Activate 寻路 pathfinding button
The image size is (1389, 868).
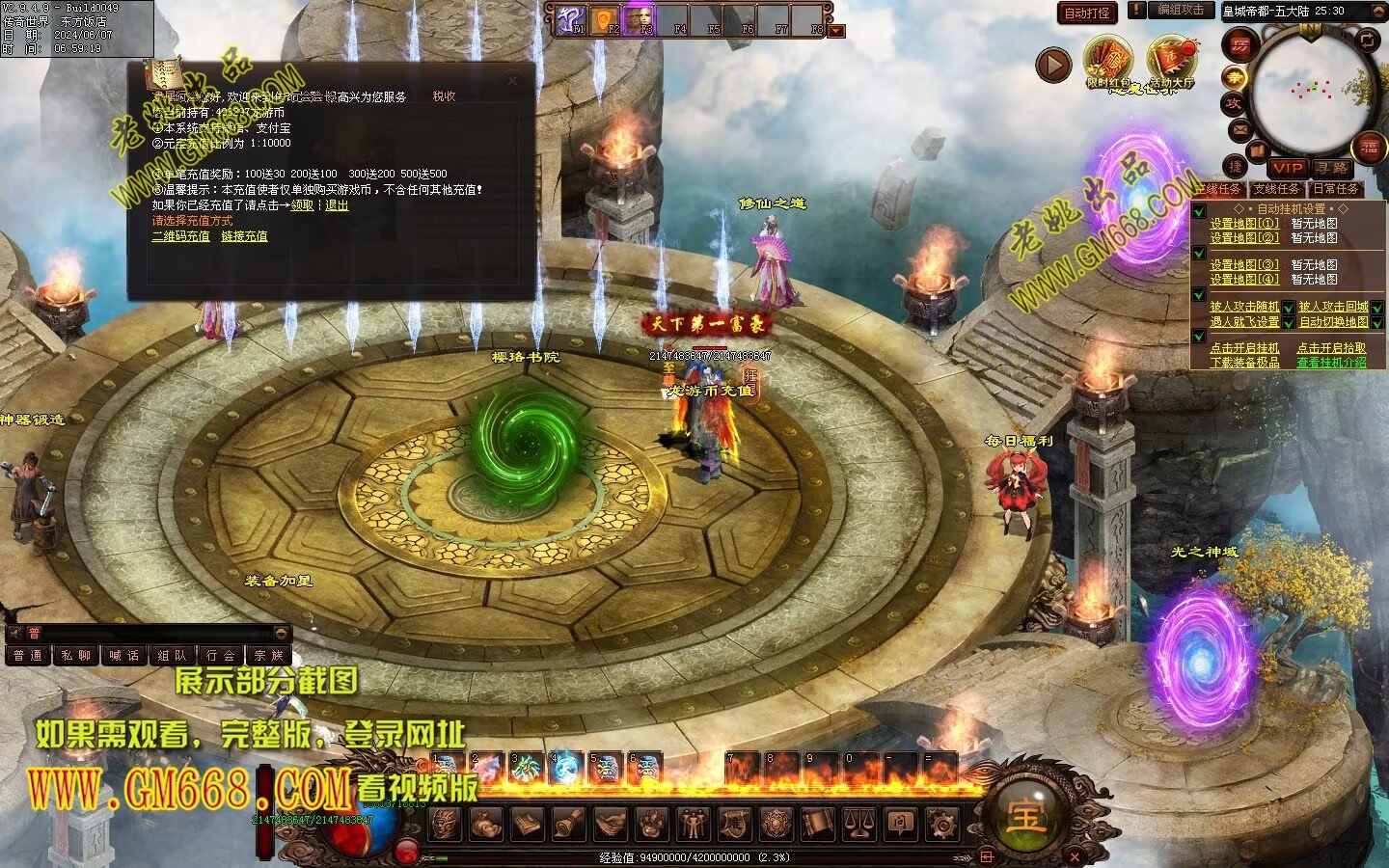1332,168
